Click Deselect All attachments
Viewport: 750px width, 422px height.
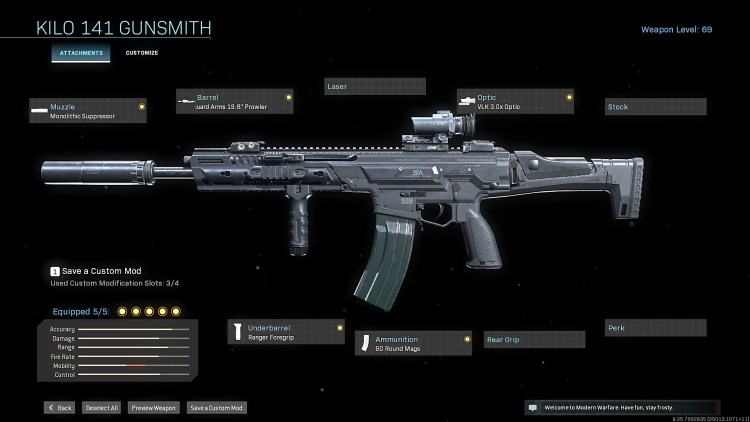(101, 408)
